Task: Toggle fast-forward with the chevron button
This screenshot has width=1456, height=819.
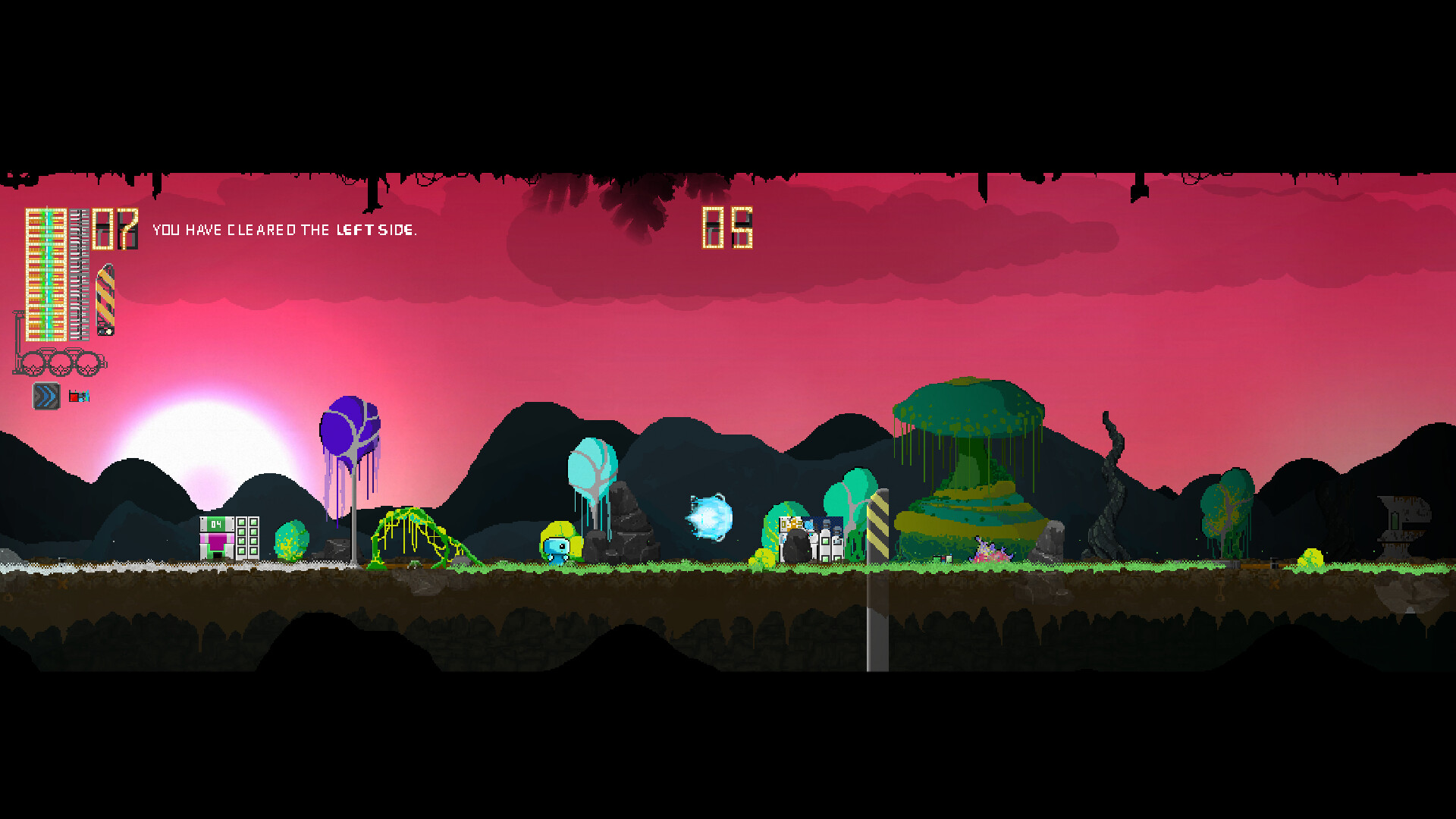Action: click(45, 397)
